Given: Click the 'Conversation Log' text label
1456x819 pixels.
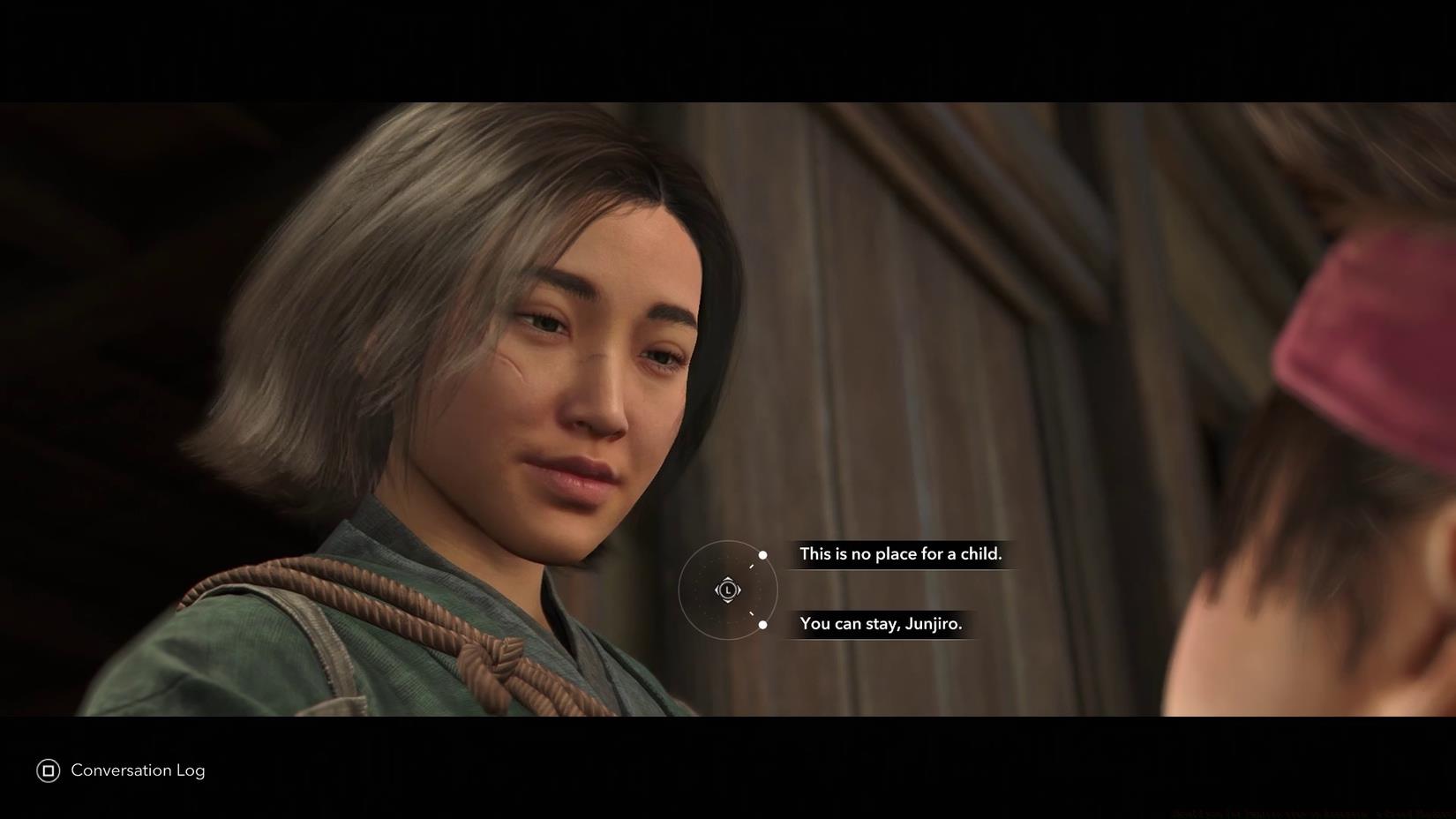Looking at the screenshot, I should pyautogui.click(x=138, y=770).
